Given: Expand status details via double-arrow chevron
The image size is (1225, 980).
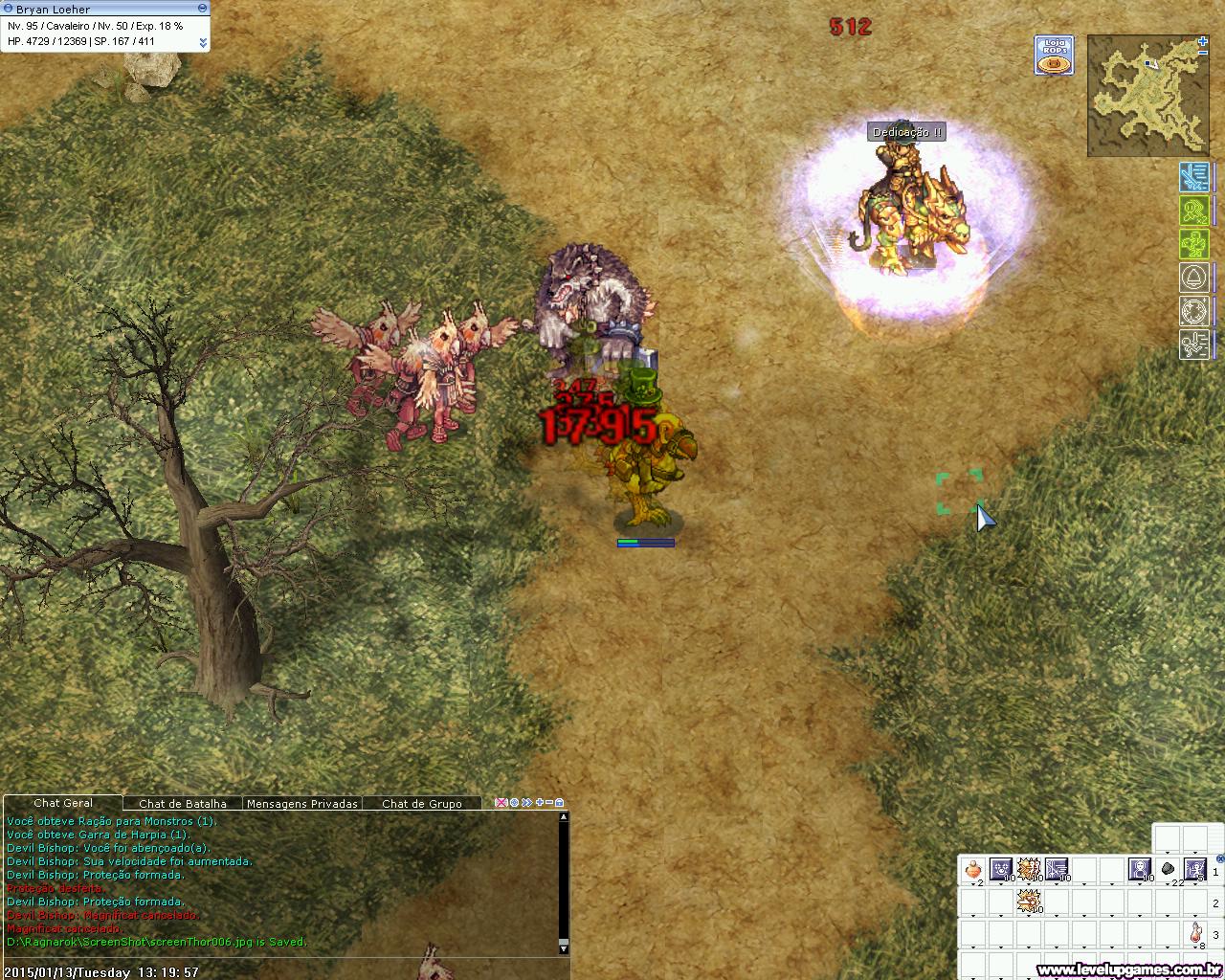Looking at the screenshot, I should (x=203, y=43).
